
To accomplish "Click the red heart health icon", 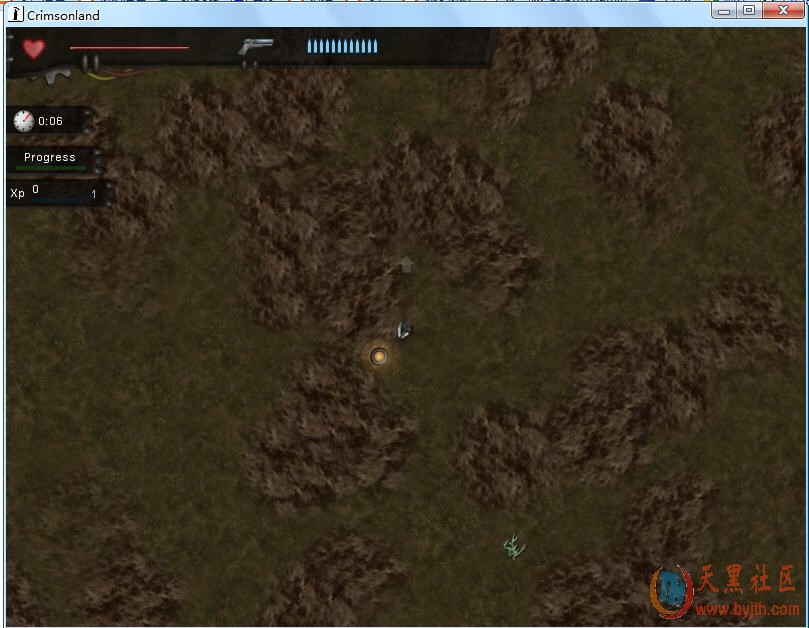I will (34, 48).
